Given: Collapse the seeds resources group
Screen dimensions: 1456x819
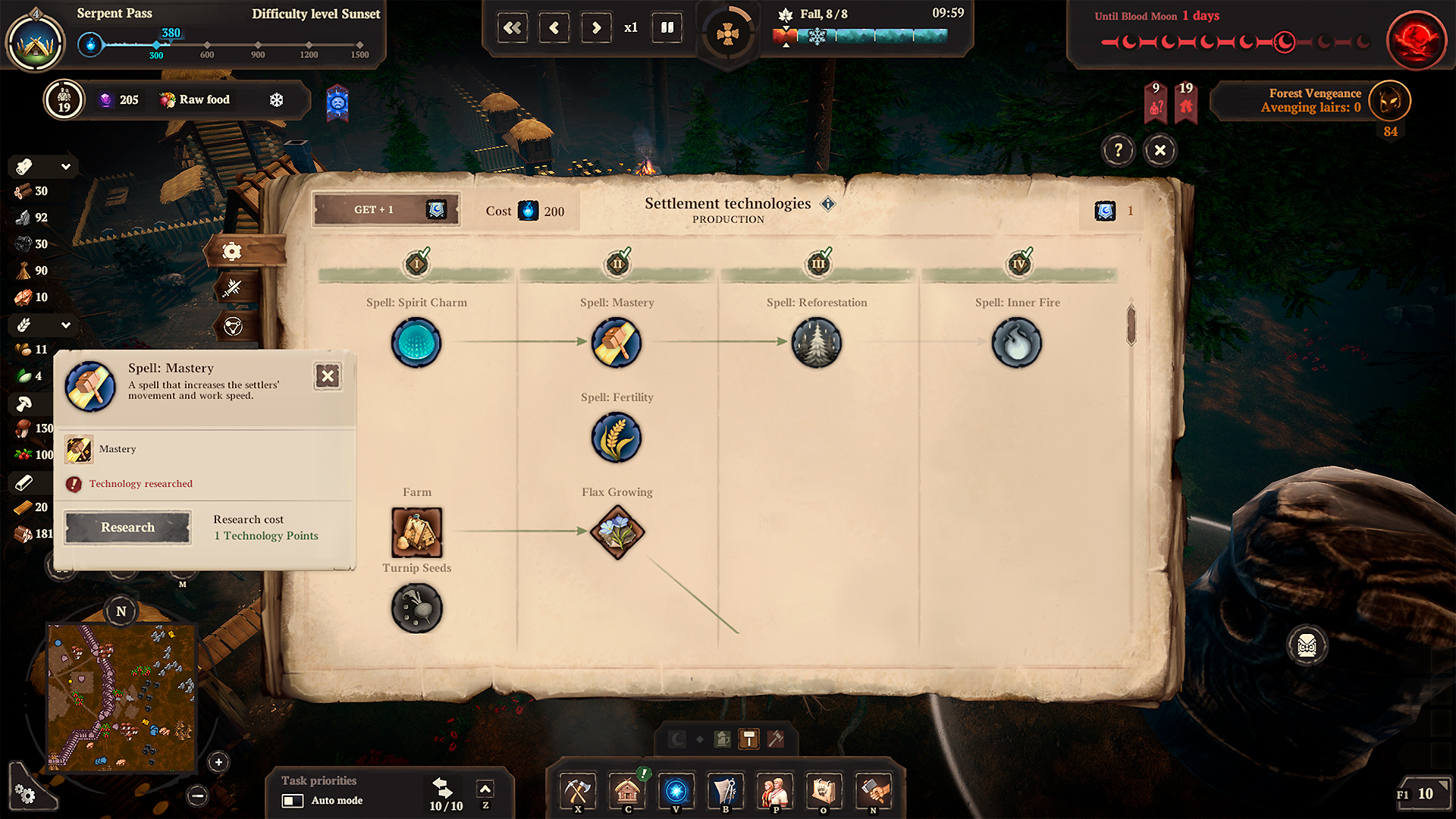Looking at the screenshot, I should pos(66,325).
